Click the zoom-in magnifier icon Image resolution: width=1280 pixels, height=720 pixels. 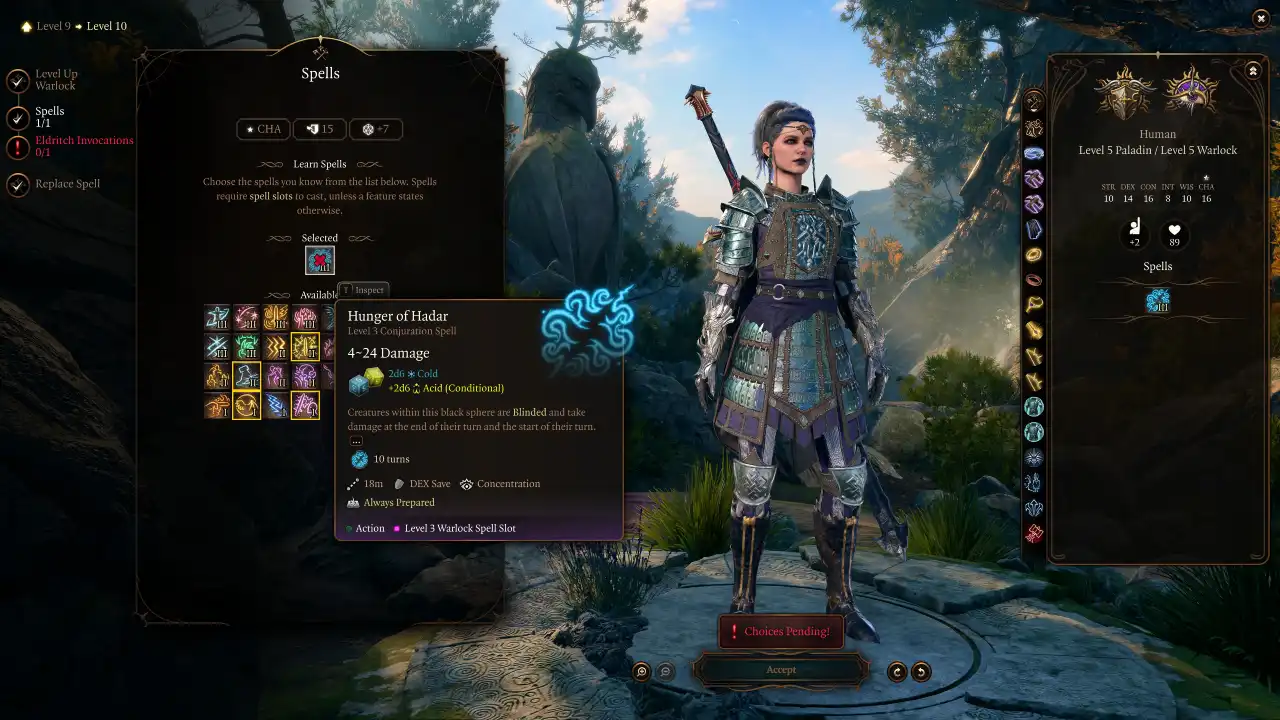pos(641,671)
